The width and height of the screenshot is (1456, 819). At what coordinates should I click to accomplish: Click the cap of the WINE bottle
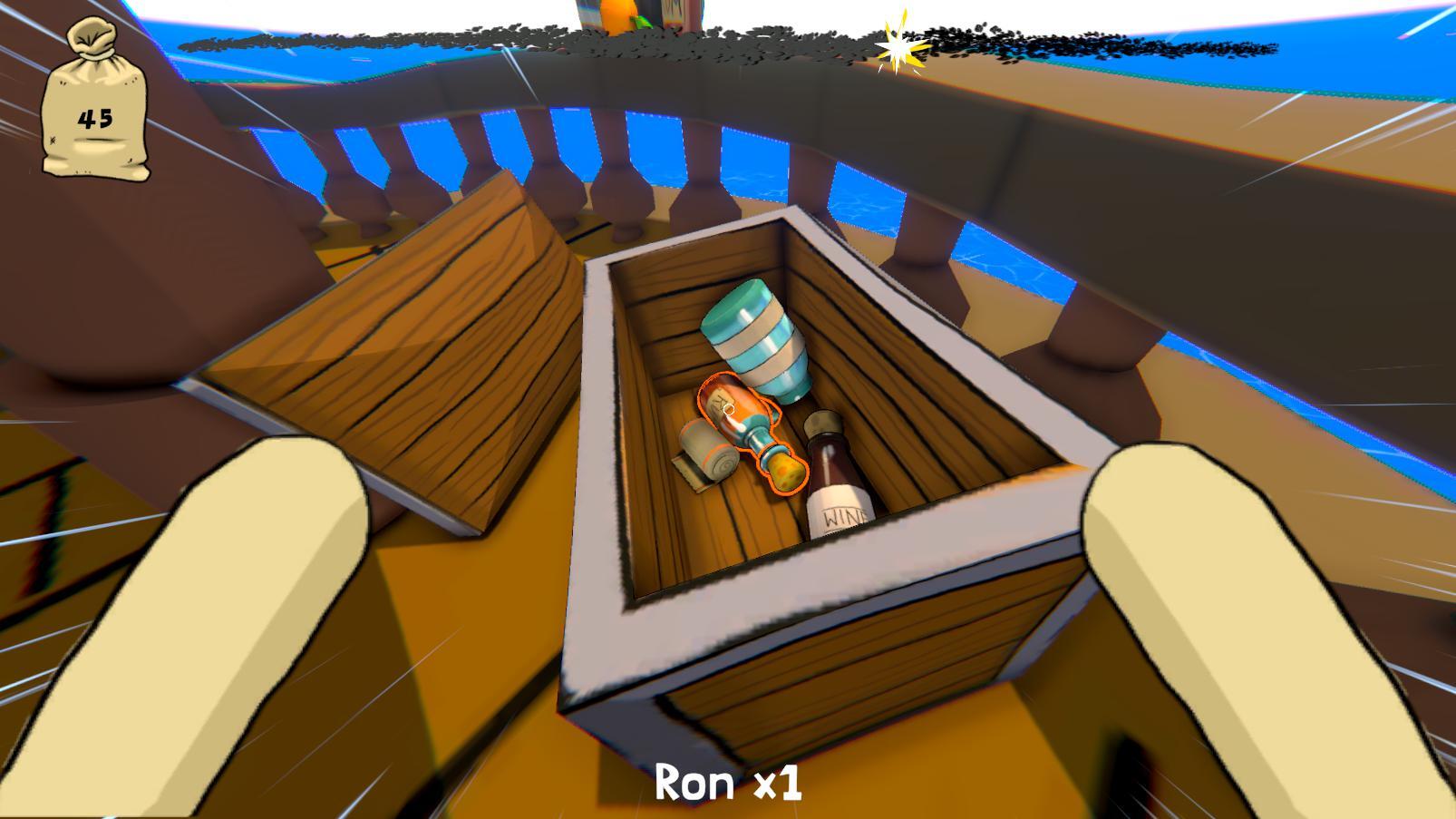tap(821, 423)
